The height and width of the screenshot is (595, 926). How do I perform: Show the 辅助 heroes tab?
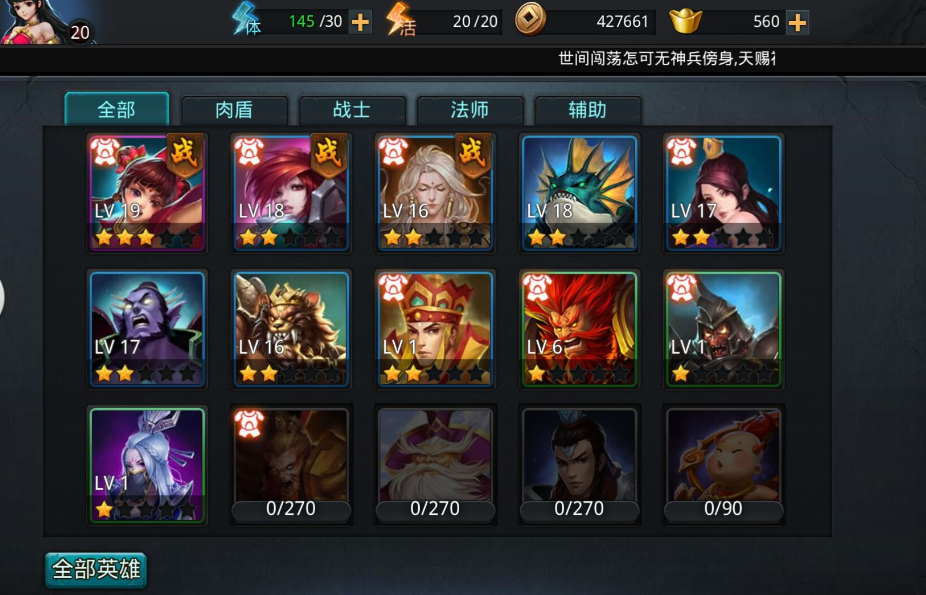(588, 110)
